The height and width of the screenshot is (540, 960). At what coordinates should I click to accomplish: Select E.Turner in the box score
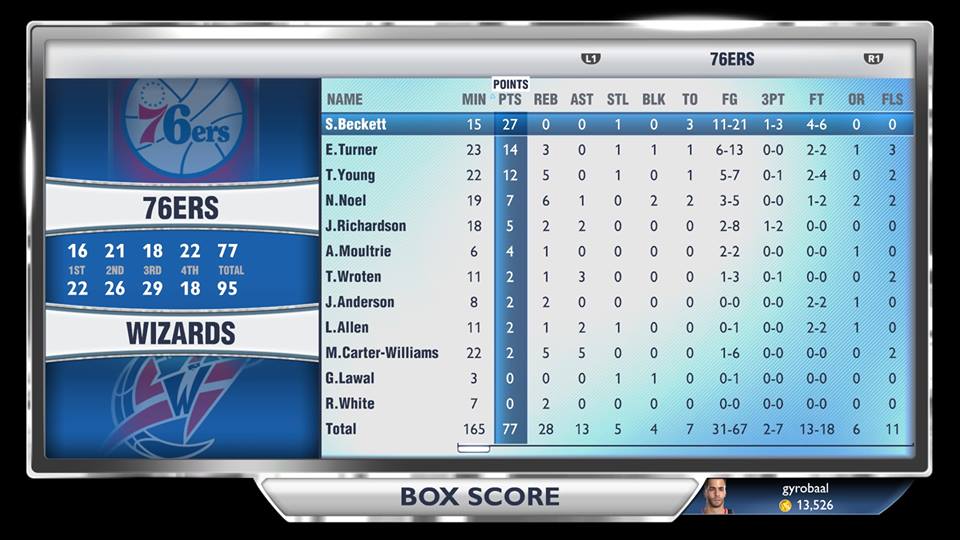352,150
